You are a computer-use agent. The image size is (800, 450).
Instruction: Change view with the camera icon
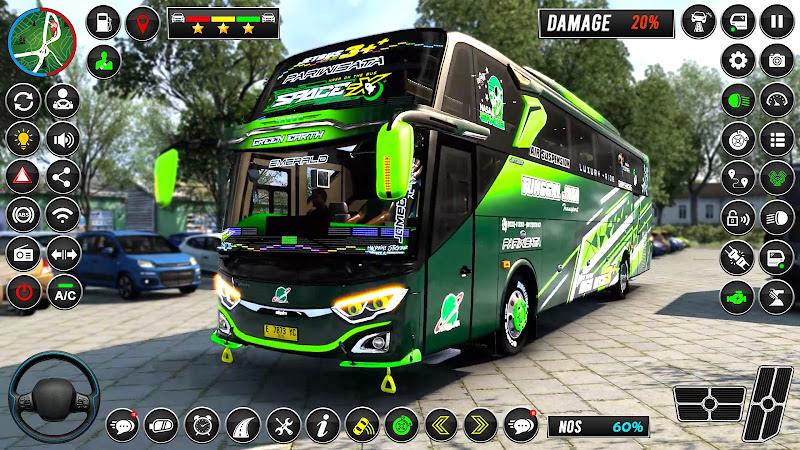click(x=777, y=60)
